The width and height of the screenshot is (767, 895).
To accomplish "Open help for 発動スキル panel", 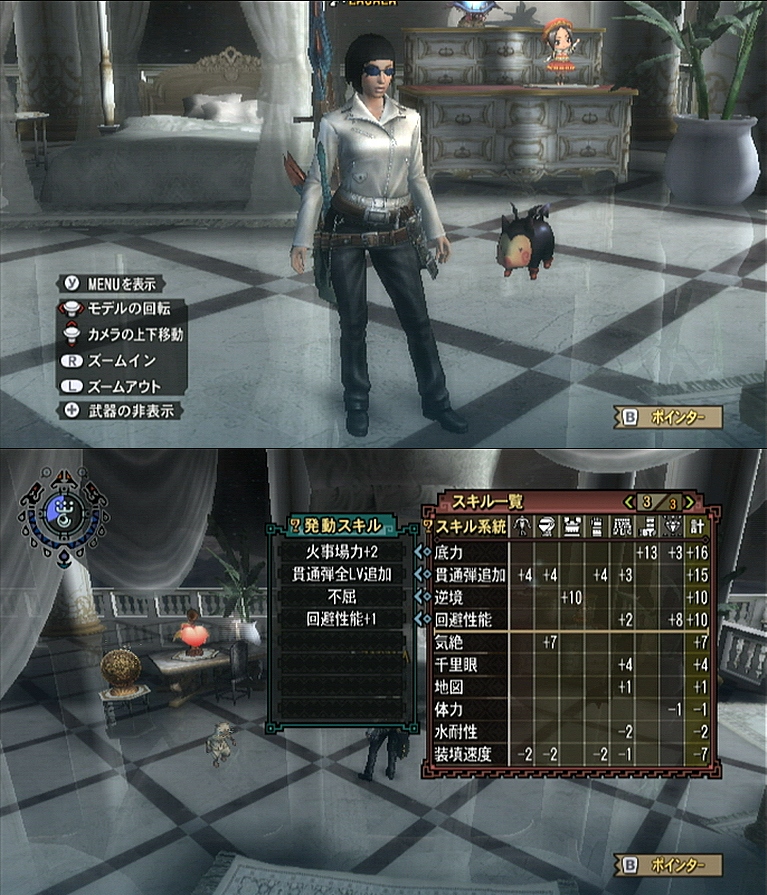I will point(295,525).
